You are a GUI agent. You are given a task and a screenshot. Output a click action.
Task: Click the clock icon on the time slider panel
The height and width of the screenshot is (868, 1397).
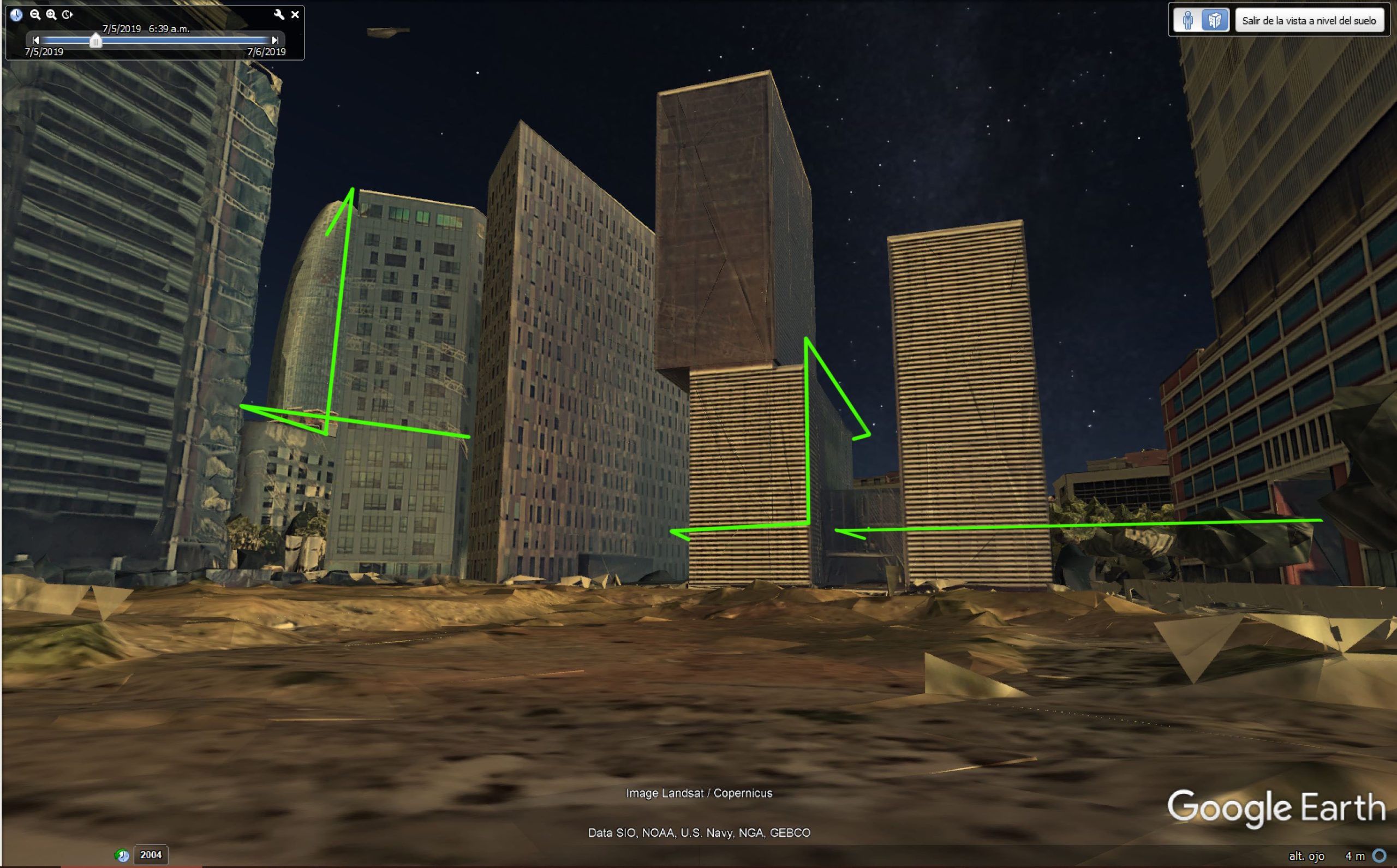click(16, 15)
